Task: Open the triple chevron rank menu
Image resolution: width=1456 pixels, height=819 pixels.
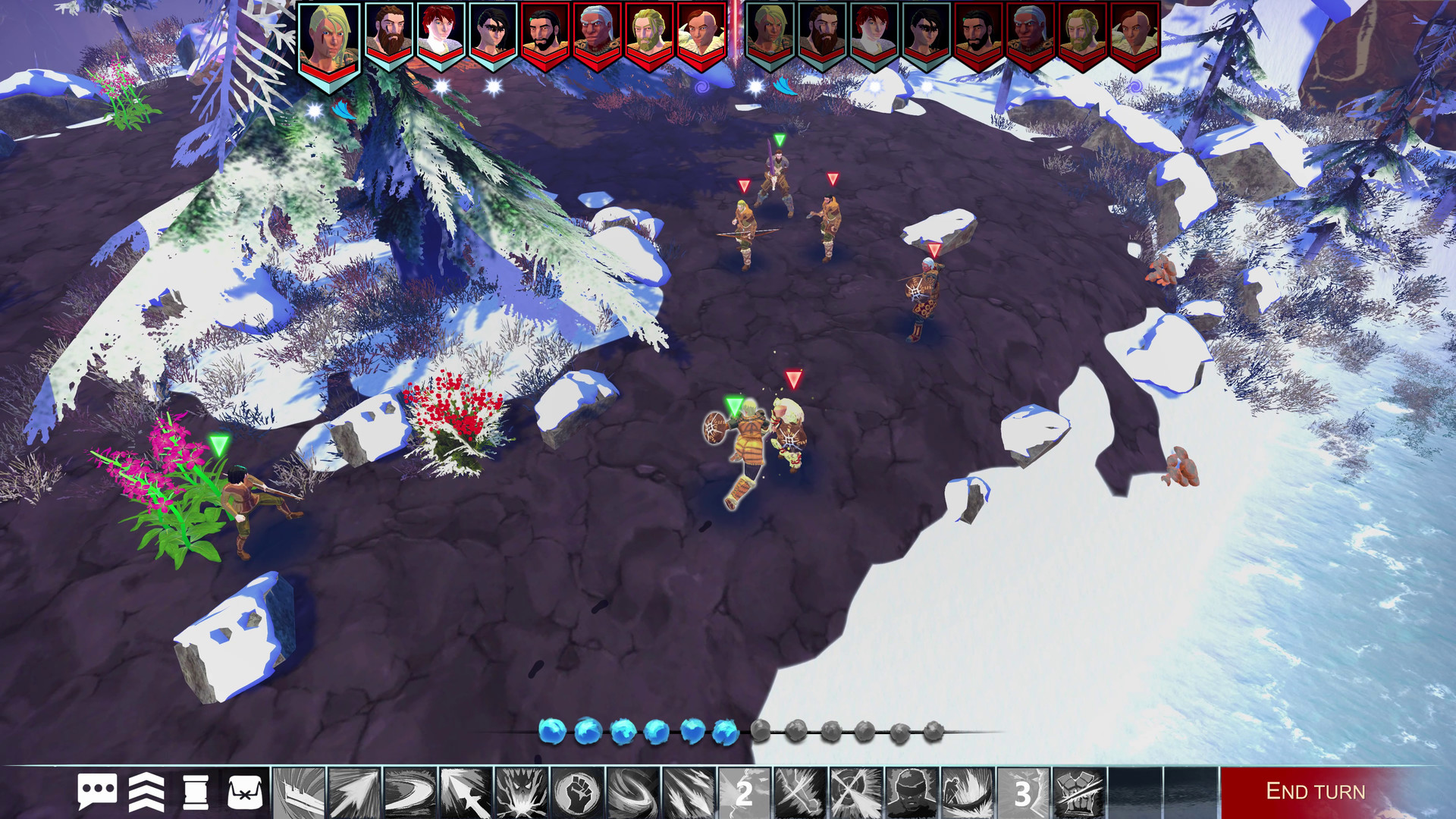Action: [146, 792]
